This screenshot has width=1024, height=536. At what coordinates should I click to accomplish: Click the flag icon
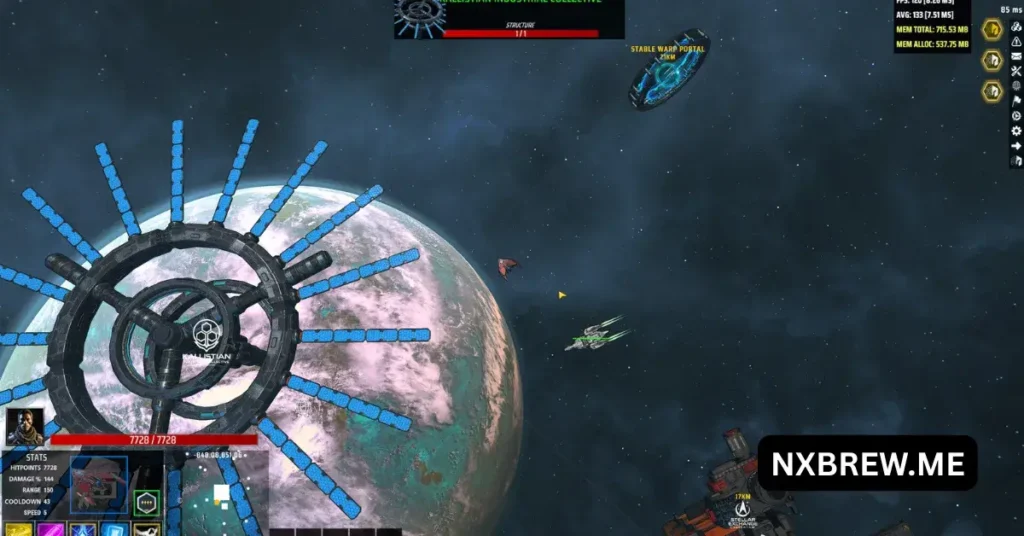[1017, 100]
